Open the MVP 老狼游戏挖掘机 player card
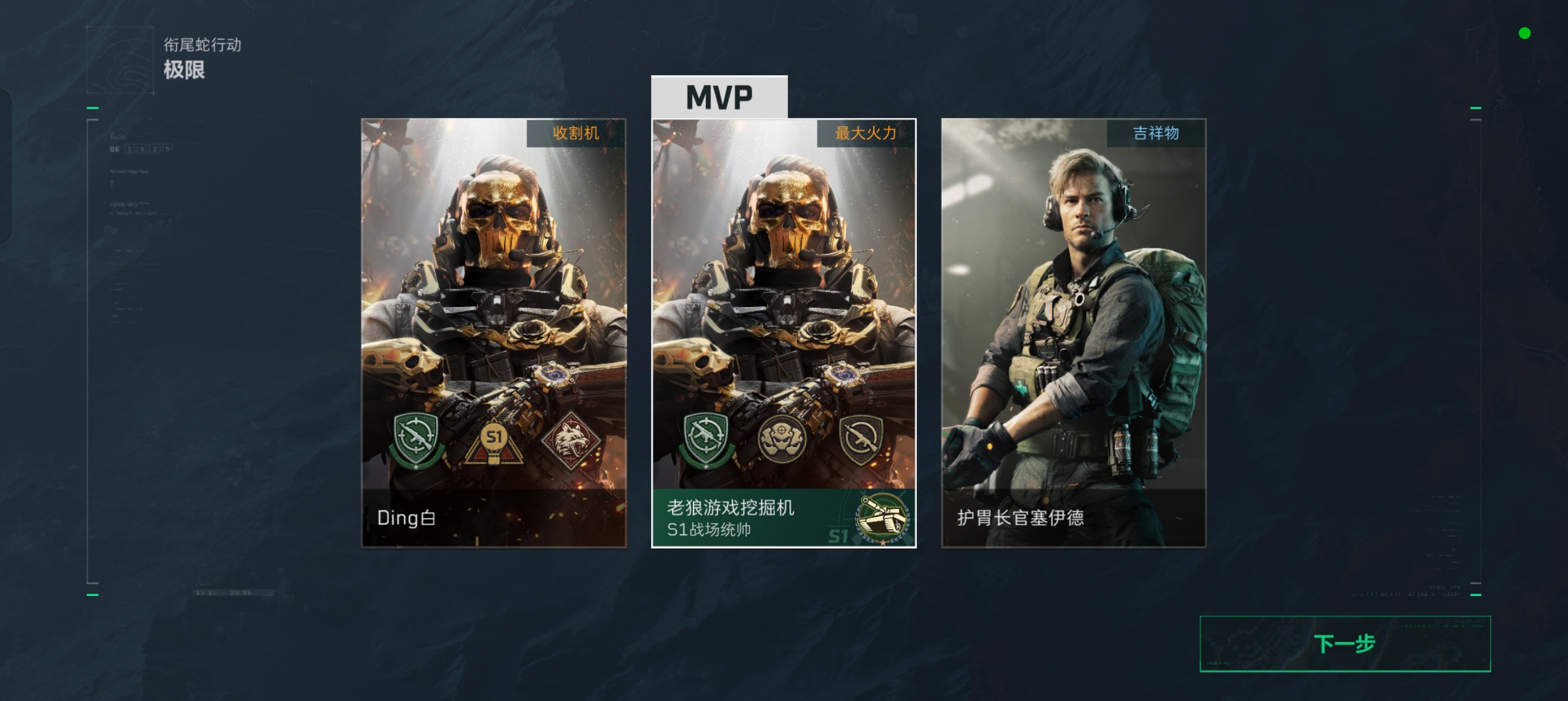1568x701 pixels. pyautogui.click(x=783, y=304)
